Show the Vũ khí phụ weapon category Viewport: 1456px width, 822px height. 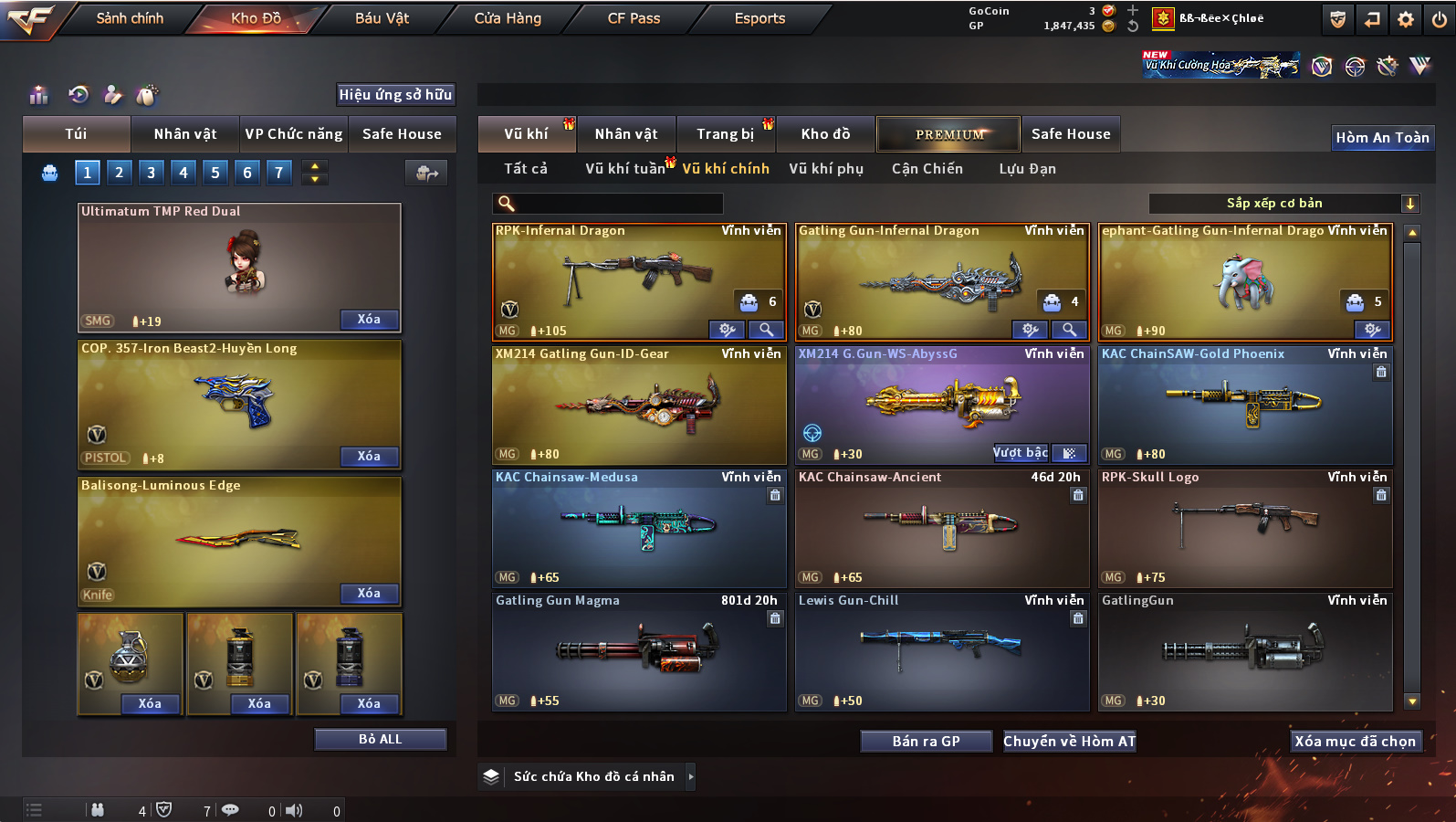[x=826, y=169]
